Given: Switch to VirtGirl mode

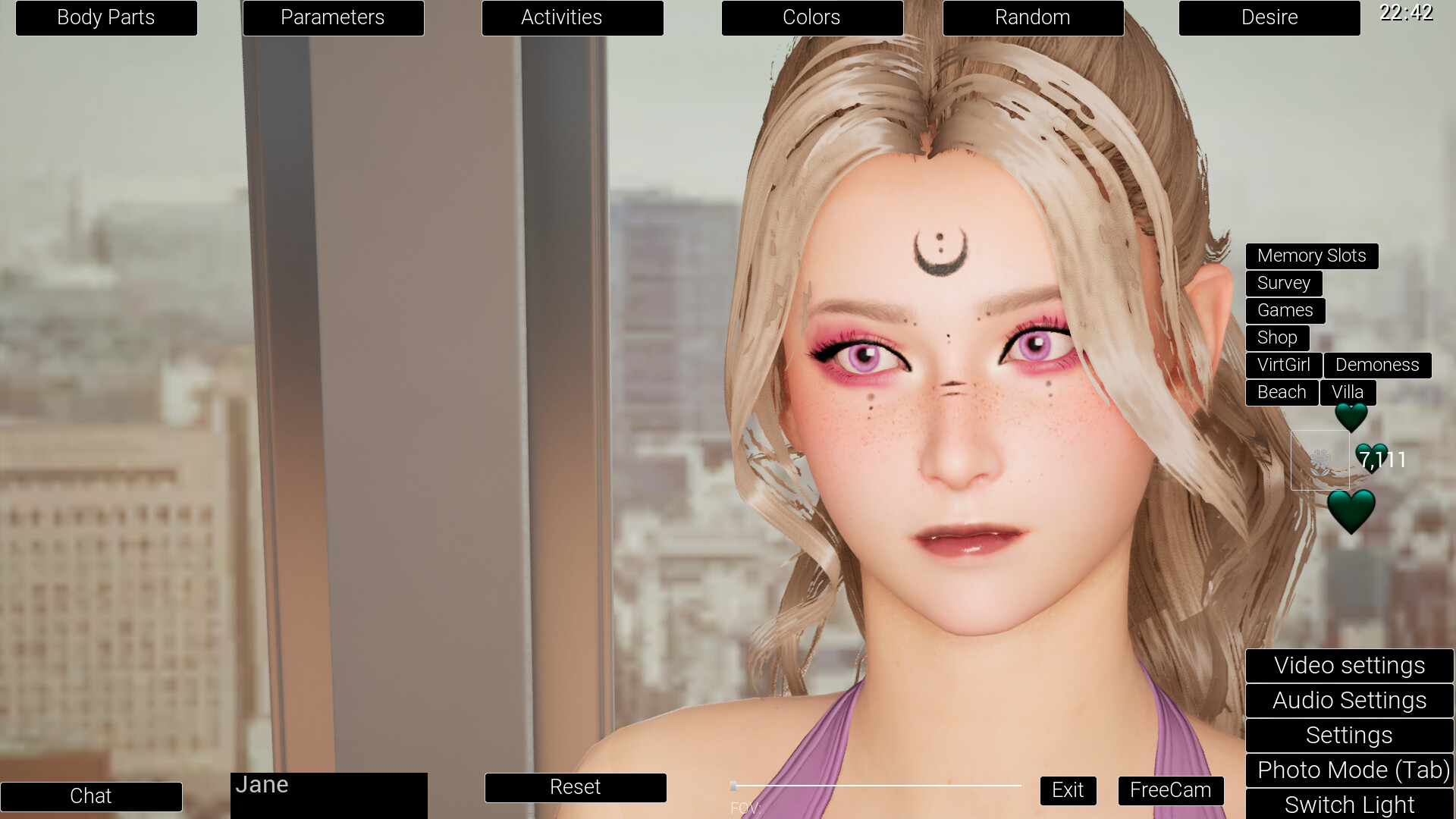Looking at the screenshot, I should tap(1283, 365).
